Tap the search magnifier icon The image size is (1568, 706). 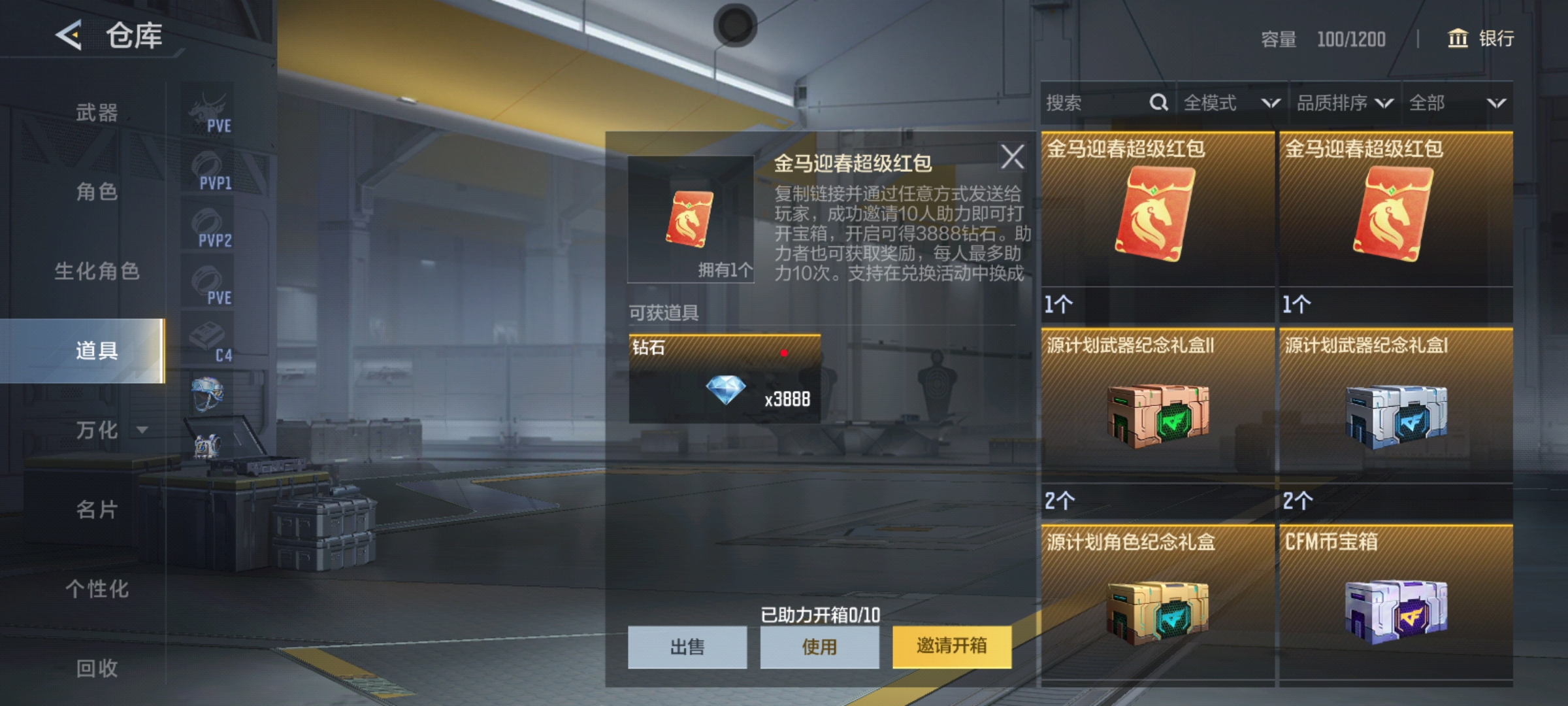click(x=1158, y=103)
